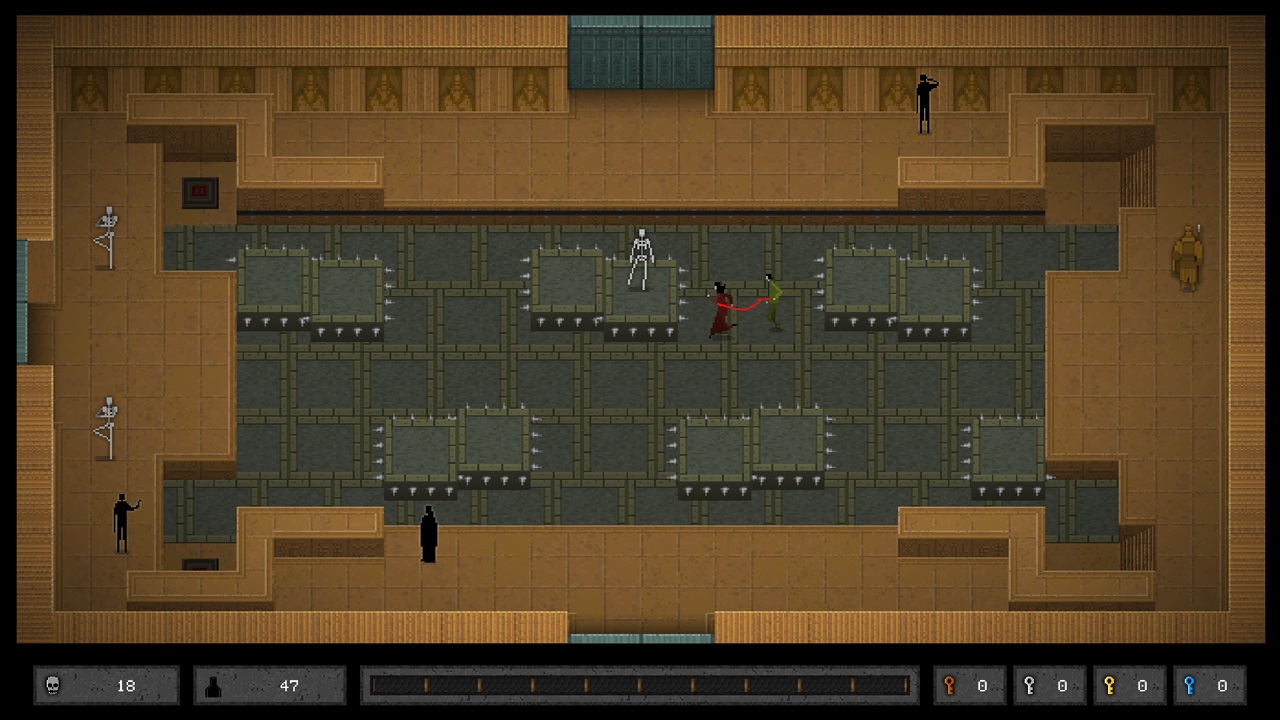Image resolution: width=1280 pixels, height=720 pixels.
Task: Click the skull kill counter icon
Action: tap(52, 686)
